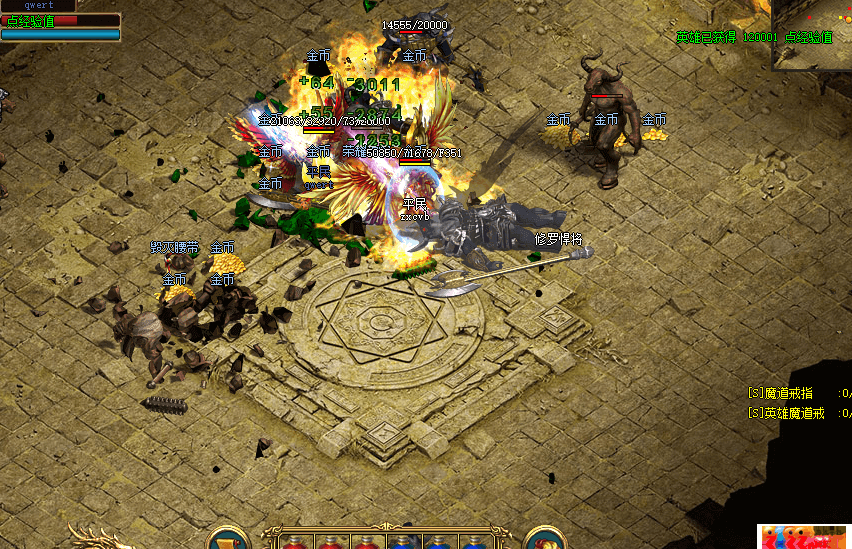Select the 魔道戒指 tracker entry
Screen dimensions: 852x549
pyautogui.click(x=791, y=394)
